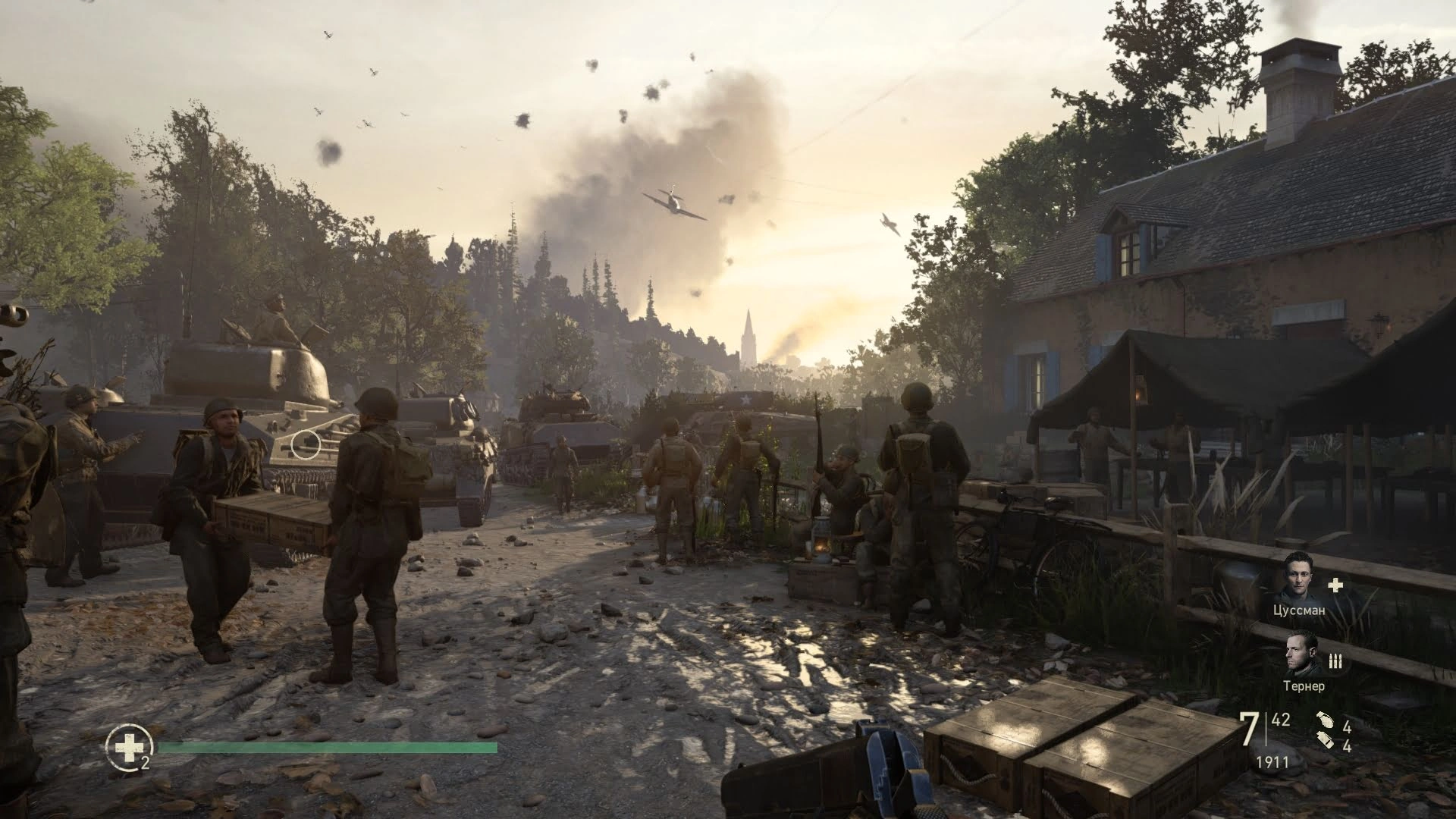Click Zussman's medical cross ability icon
This screenshot has height=819, width=1456.
[1335, 585]
